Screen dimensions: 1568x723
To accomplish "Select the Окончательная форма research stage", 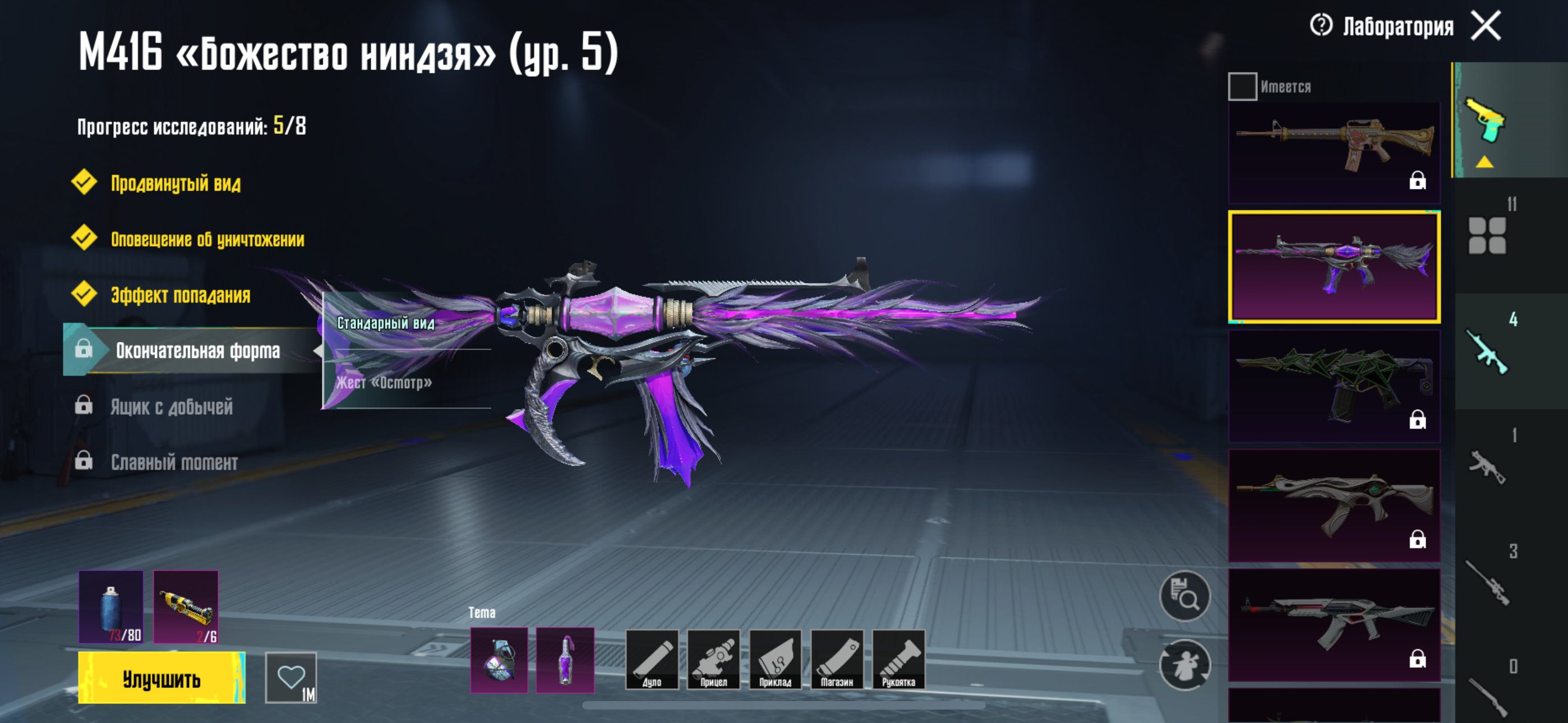I will point(197,350).
